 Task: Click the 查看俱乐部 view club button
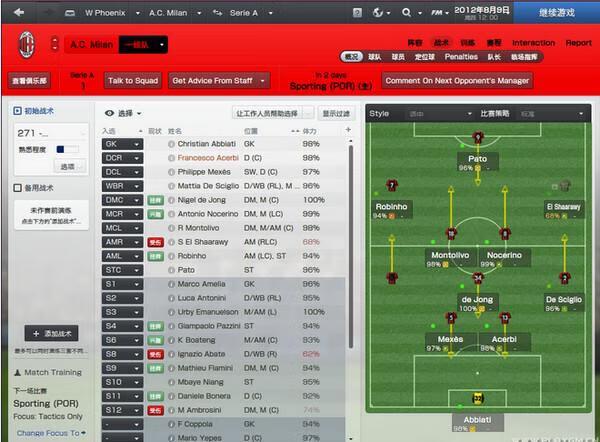[x=31, y=81]
